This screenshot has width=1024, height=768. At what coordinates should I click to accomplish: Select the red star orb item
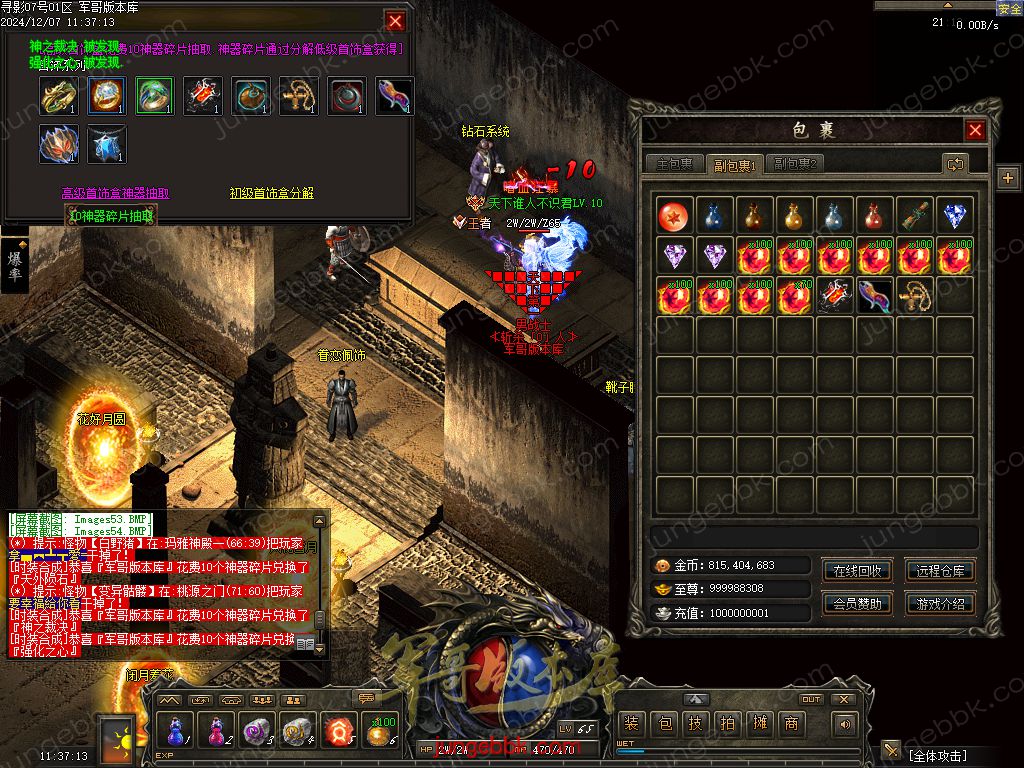coord(675,217)
